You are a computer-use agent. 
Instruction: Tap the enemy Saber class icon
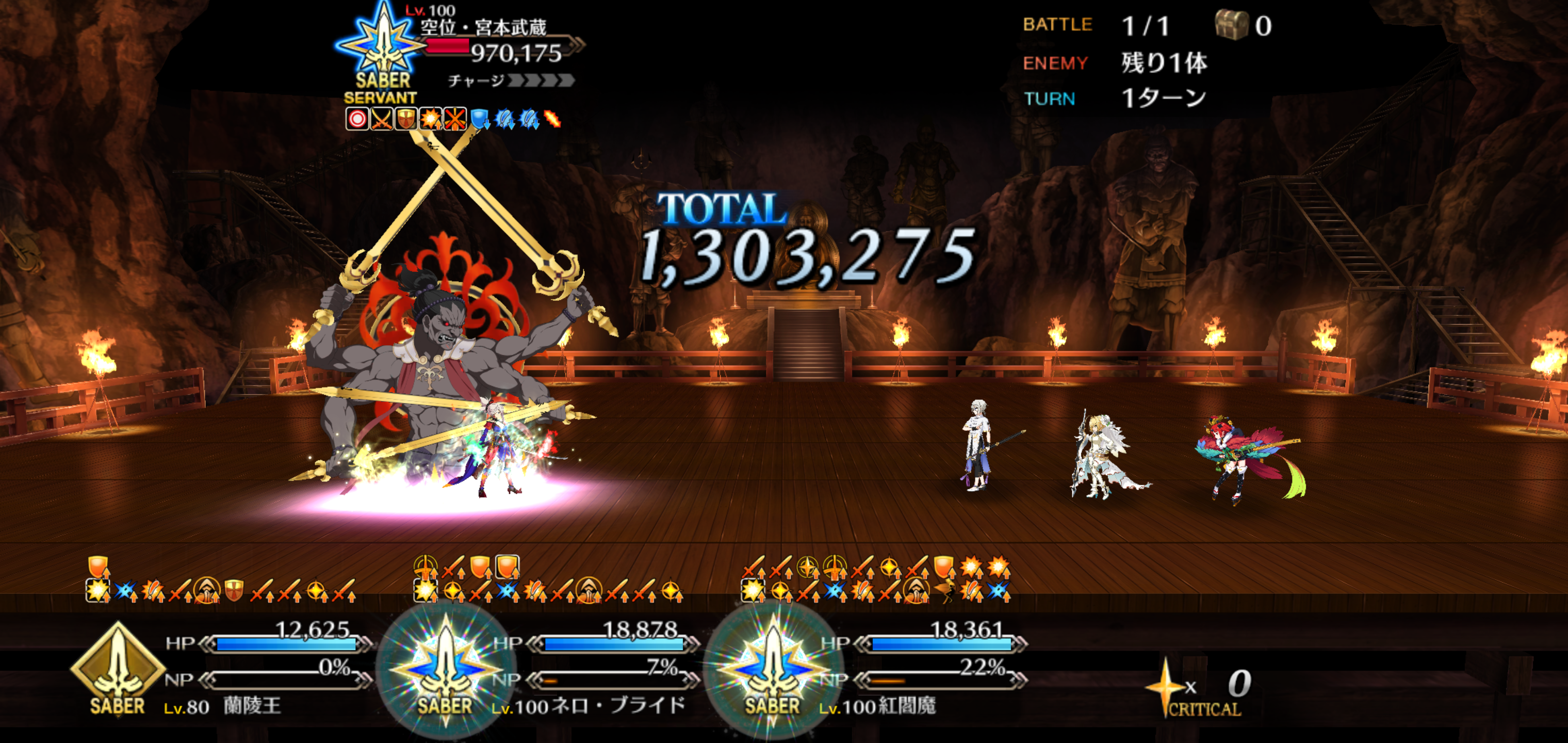coord(382,49)
